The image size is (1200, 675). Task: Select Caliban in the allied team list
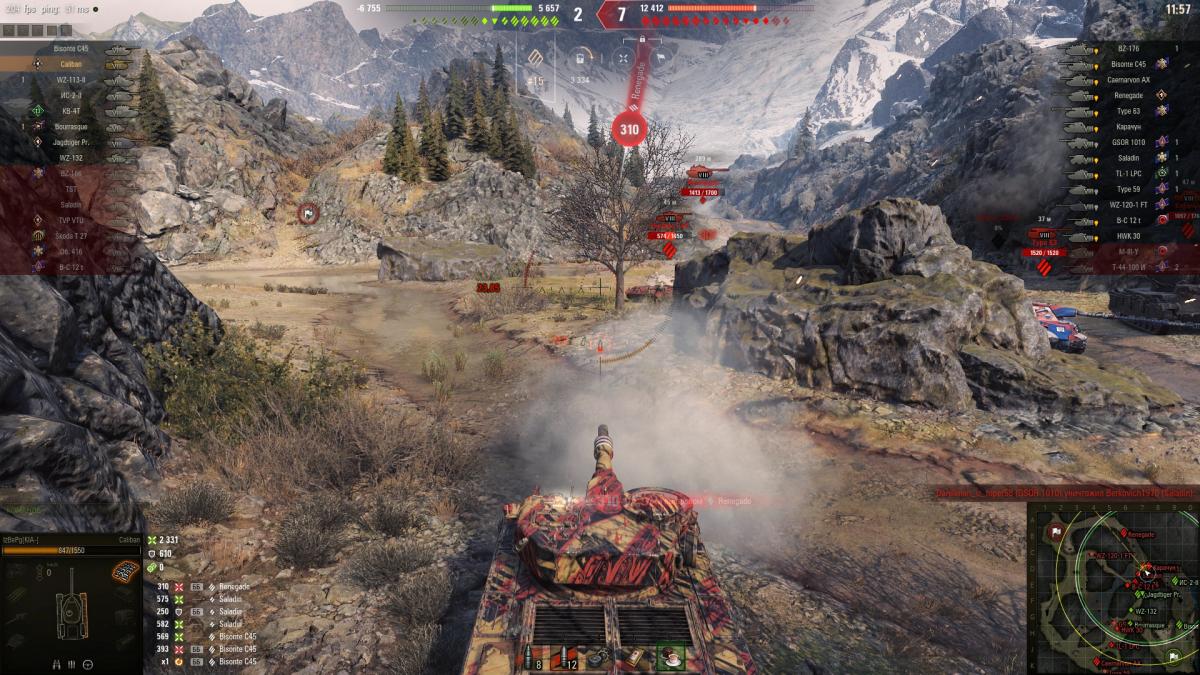pyautogui.click(x=70, y=63)
